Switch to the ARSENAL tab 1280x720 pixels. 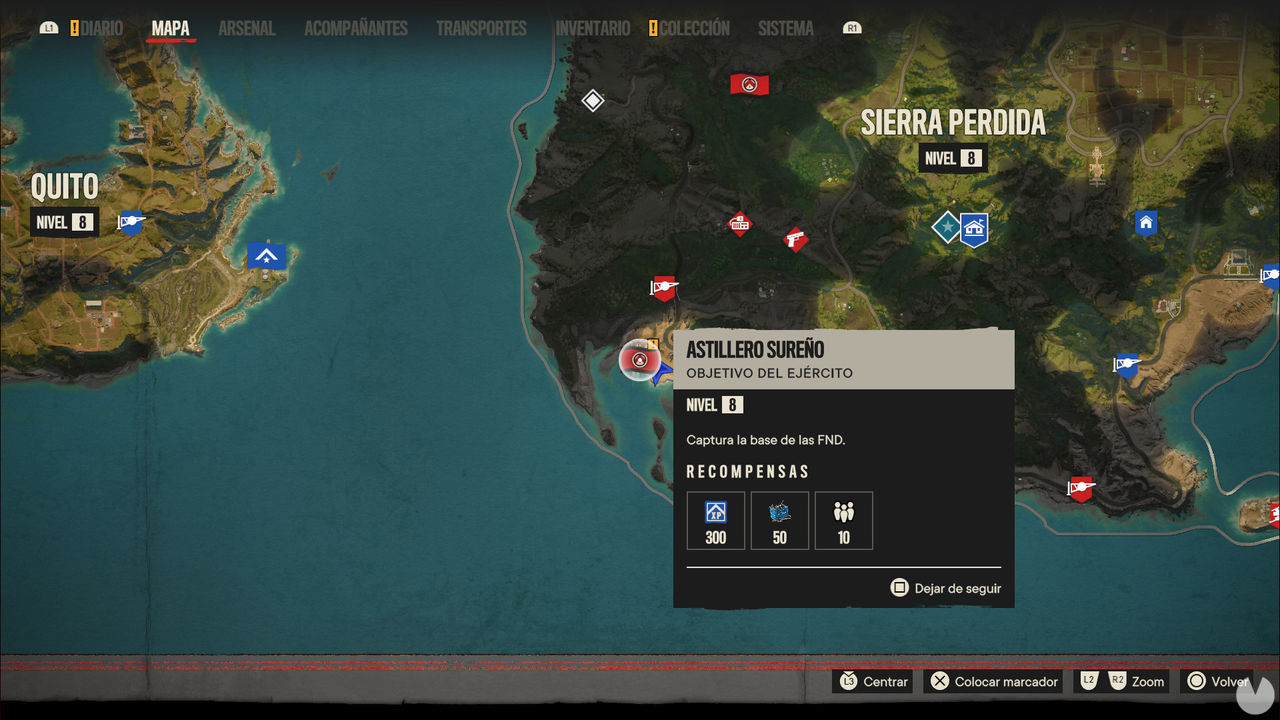point(246,28)
